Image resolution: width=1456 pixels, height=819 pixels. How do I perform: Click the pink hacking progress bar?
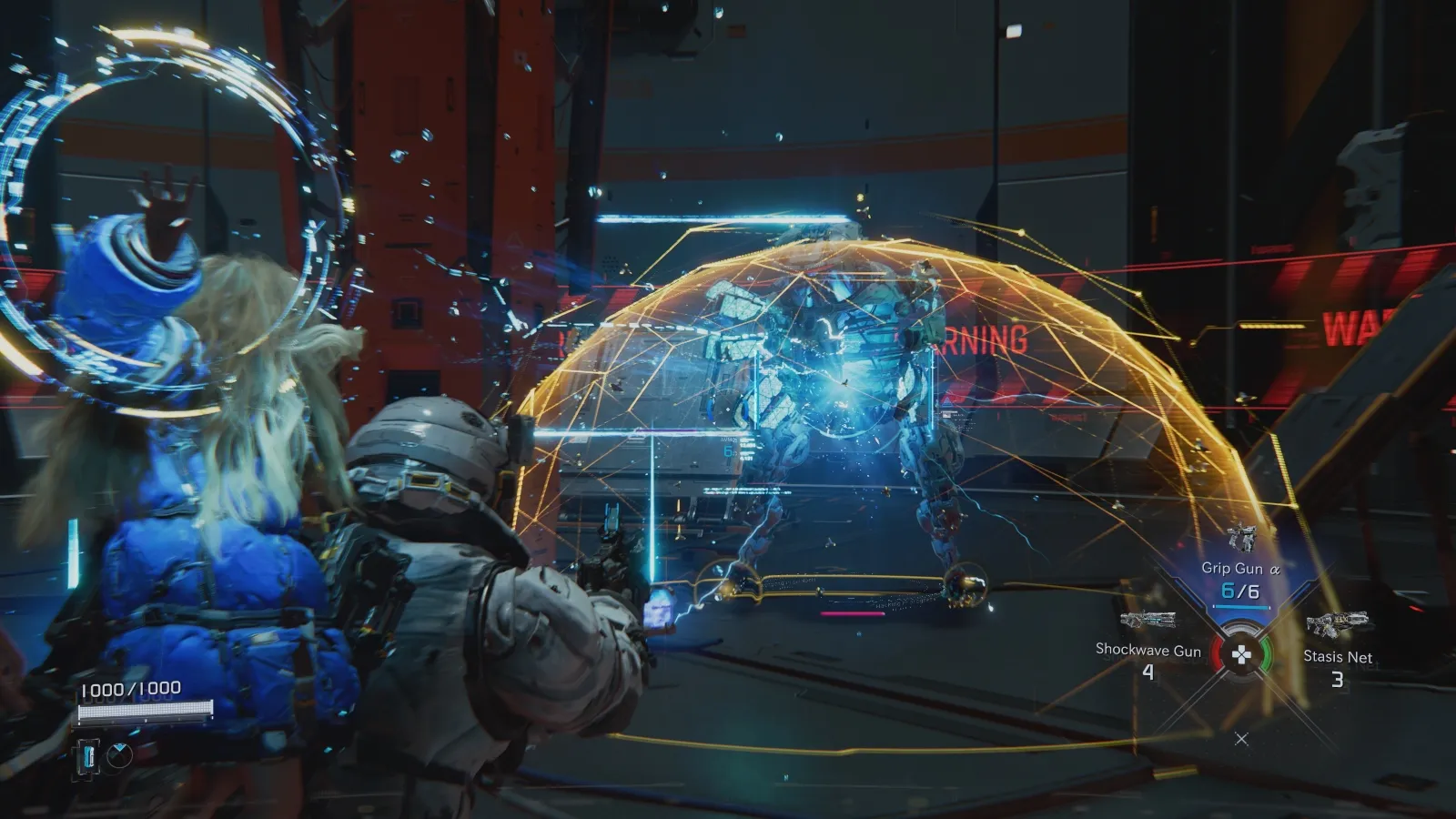point(853,613)
